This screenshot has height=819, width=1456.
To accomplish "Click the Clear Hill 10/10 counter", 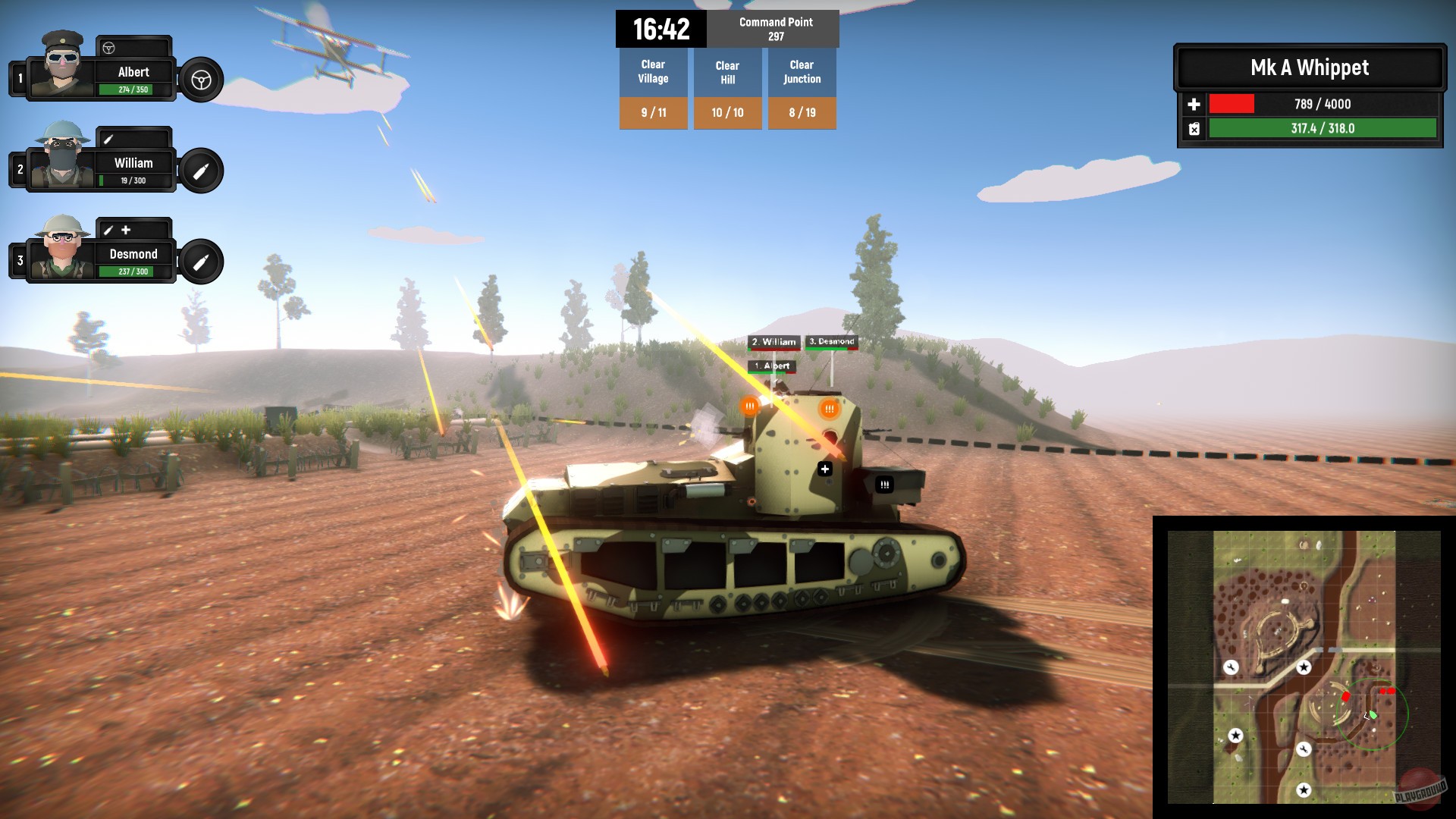I will pos(727,112).
